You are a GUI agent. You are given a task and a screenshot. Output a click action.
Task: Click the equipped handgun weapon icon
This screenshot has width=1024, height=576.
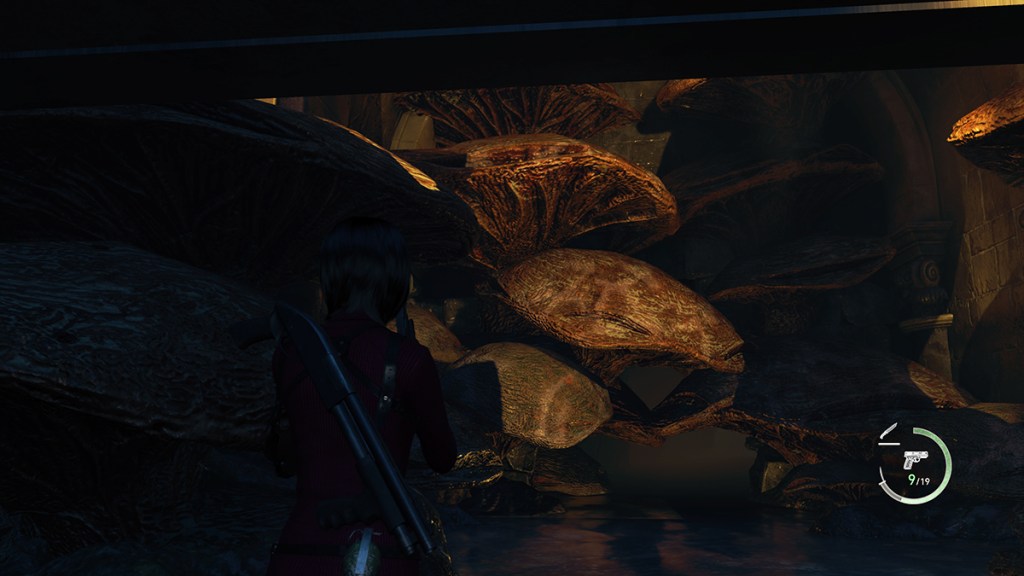click(915, 459)
